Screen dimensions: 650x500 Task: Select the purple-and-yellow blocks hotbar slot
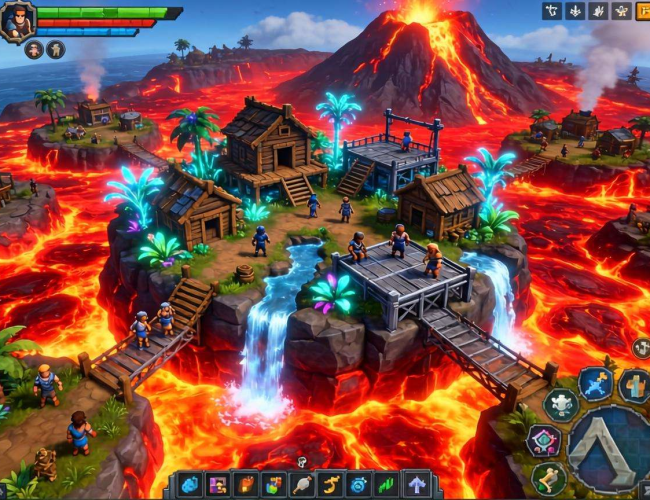pos(217,485)
